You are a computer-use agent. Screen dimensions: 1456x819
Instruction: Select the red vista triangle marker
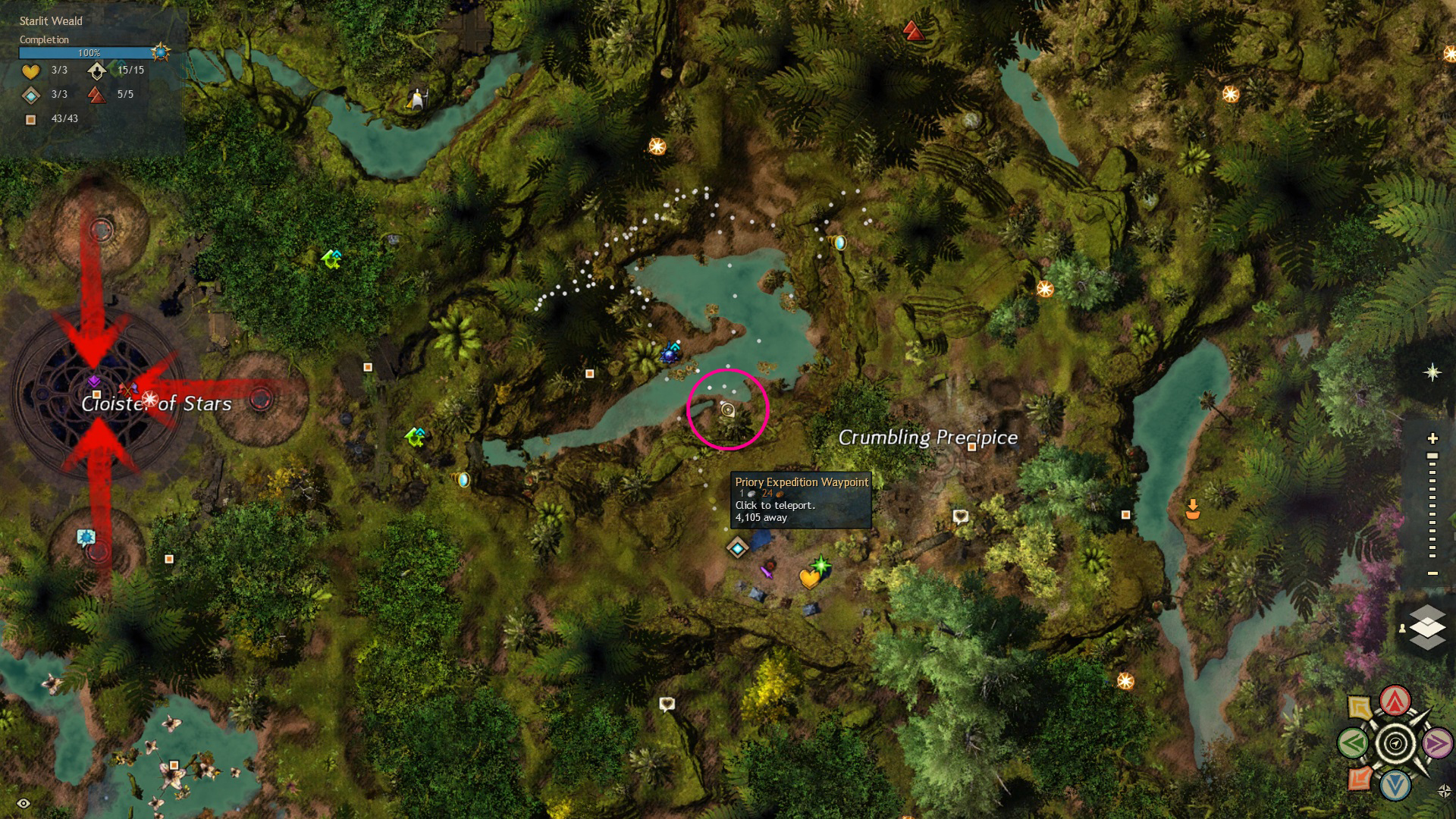[913, 31]
